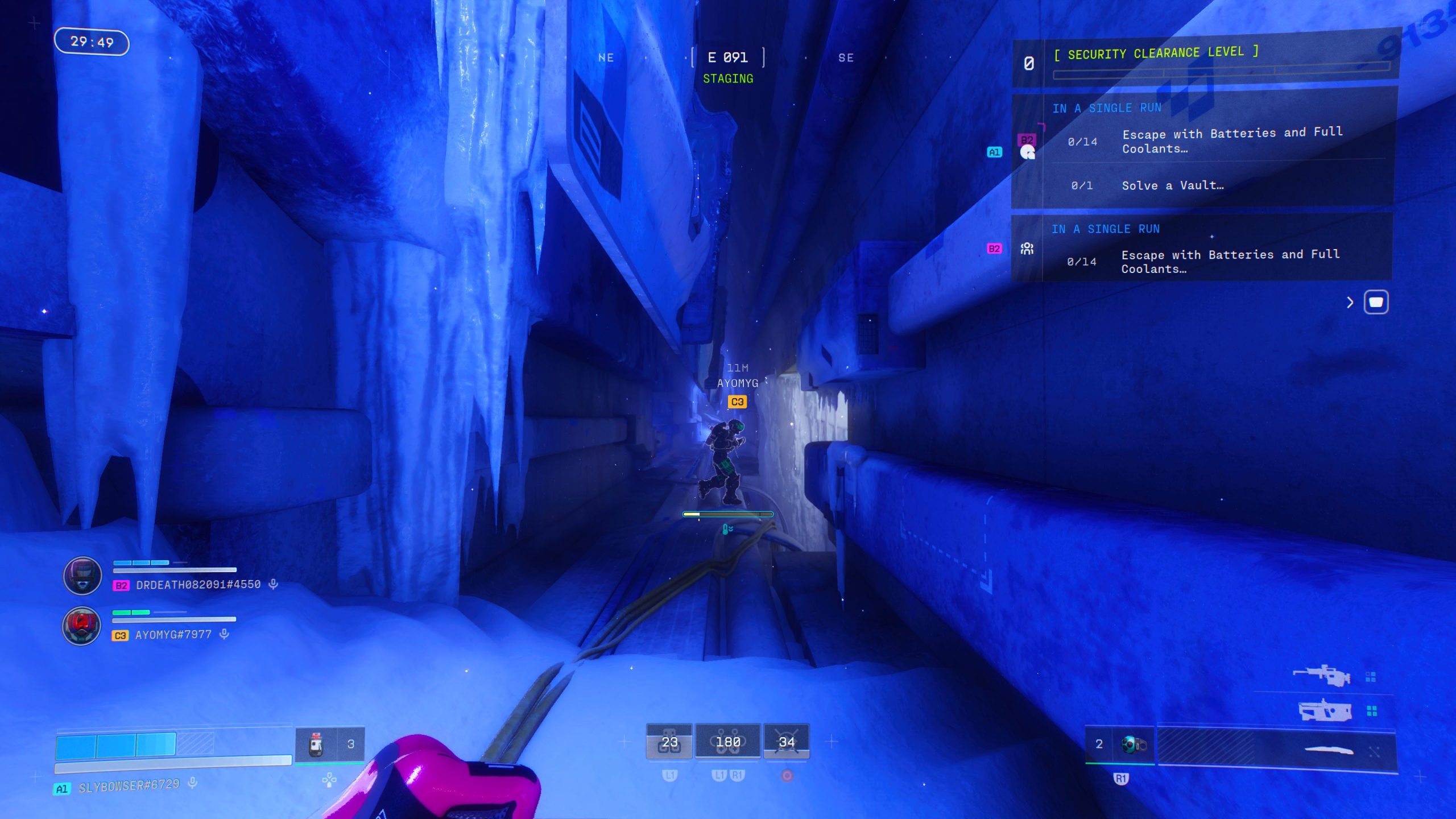Open the Solve a Vault challenge entry
Viewport: 1456px width, 819px height.
(x=1171, y=185)
